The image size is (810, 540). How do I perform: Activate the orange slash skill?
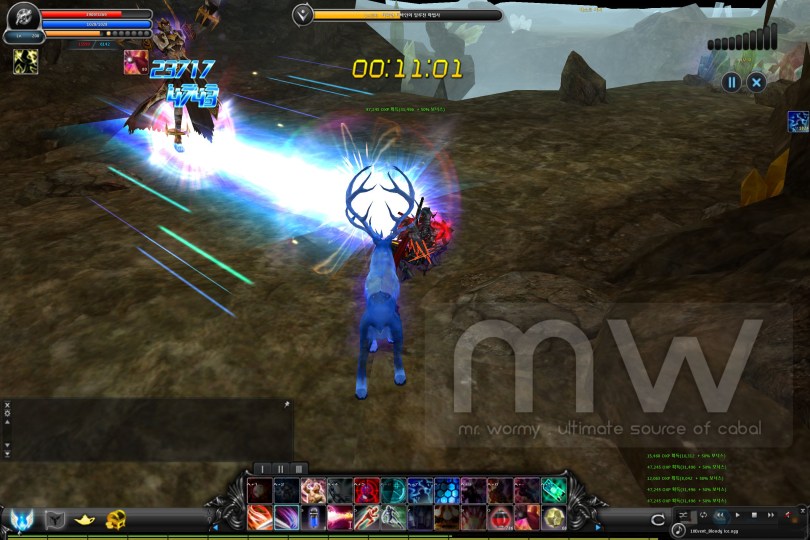tap(260, 516)
